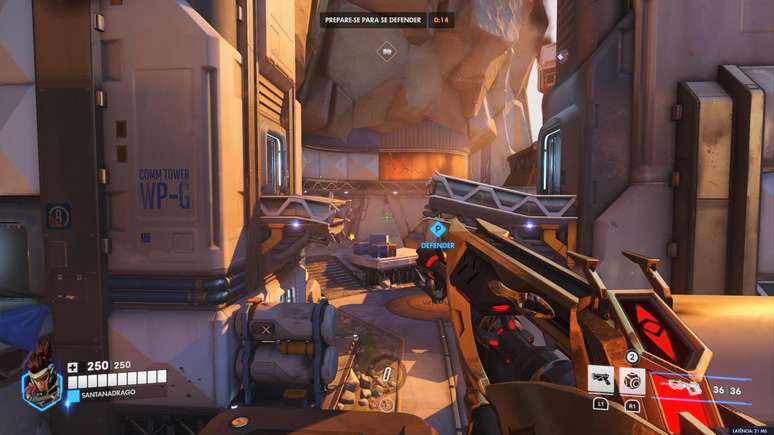Select the blue Defender objective marker
774x435 pixels.
[x=437, y=230]
